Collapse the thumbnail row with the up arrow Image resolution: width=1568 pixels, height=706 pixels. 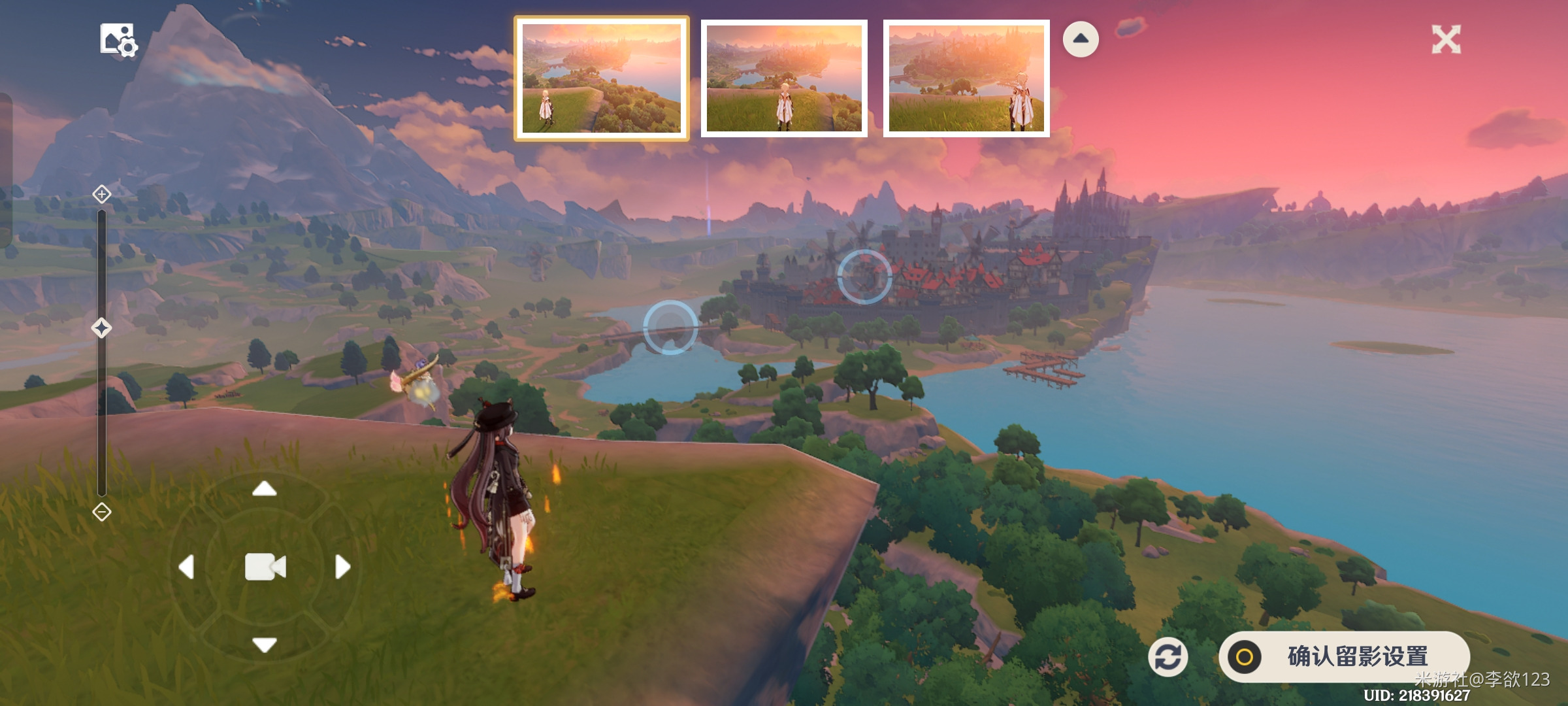(x=1081, y=39)
